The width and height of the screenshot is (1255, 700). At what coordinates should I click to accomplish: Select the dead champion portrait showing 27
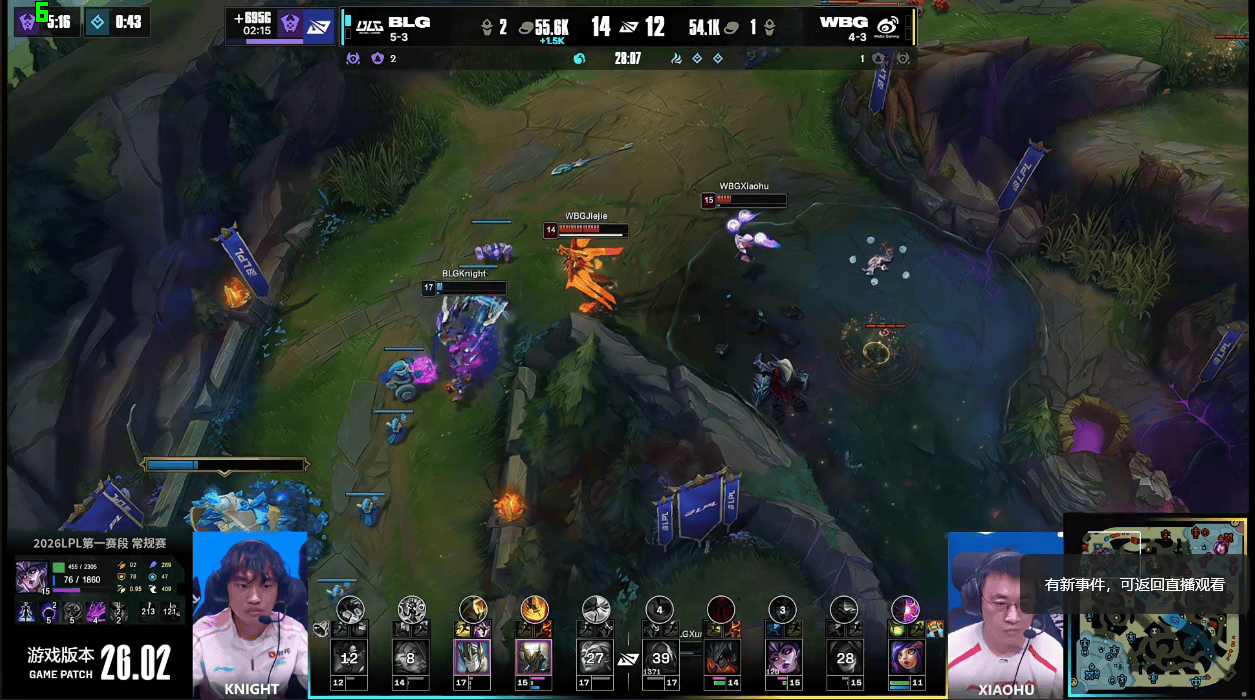[596, 658]
